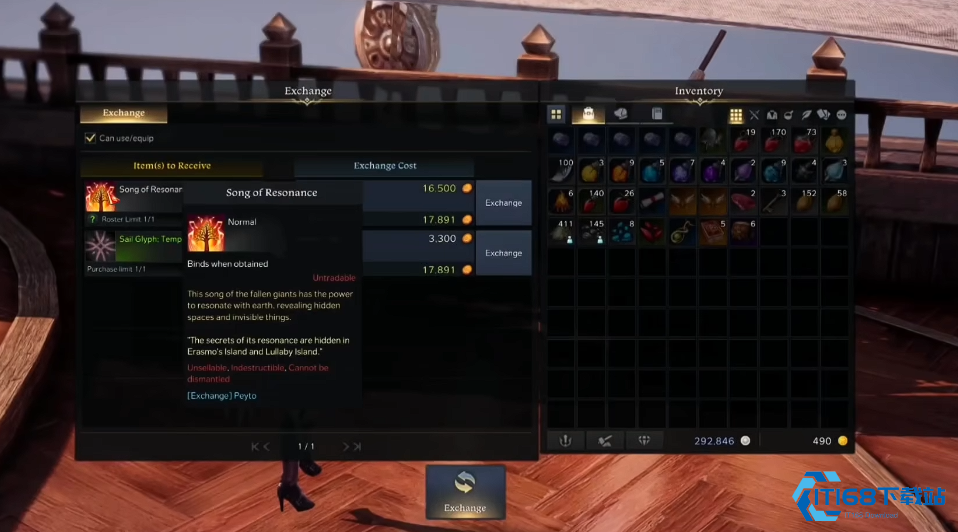Select the Song of Resonance item icon
This screenshot has width=958, height=532.
point(100,198)
